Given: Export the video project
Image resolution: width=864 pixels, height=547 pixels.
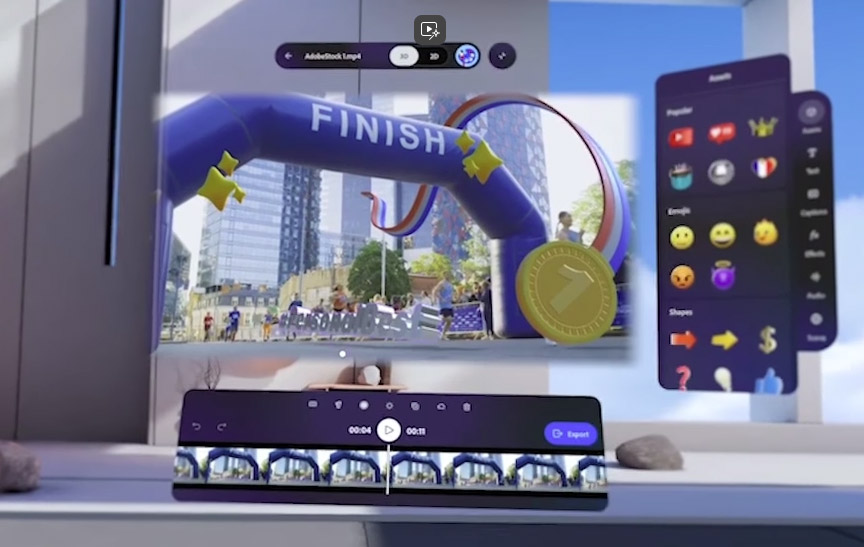Looking at the screenshot, I should point(571,434).
